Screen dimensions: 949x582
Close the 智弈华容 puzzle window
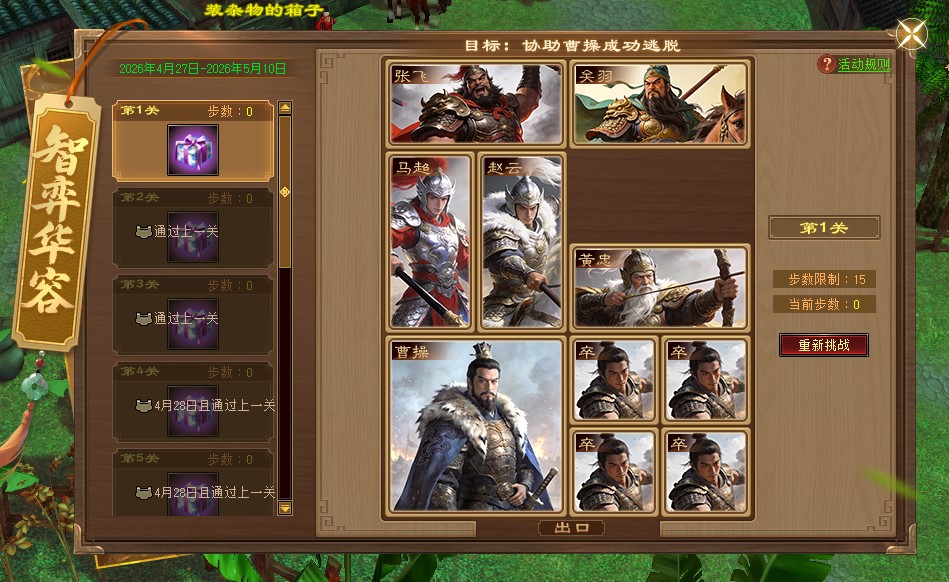click(911, 35)
